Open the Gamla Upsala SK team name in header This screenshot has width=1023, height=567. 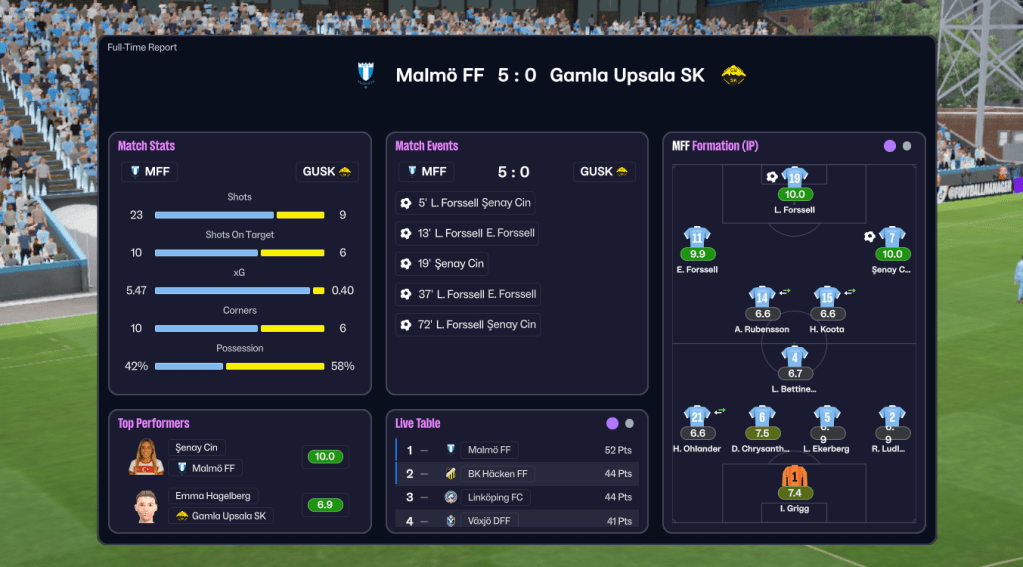[x=627, y=76]
